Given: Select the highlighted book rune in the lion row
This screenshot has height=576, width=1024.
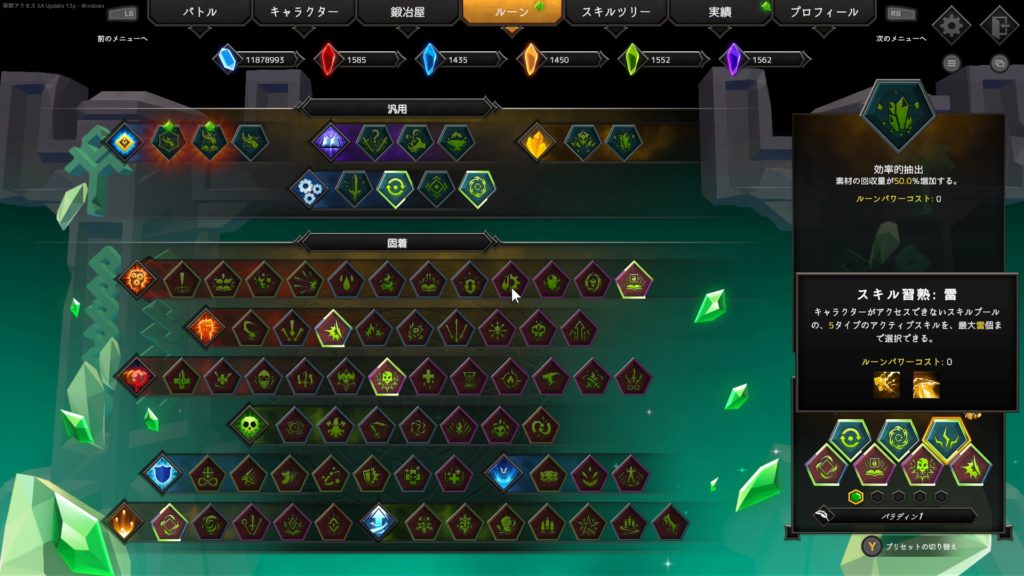Looking at the screenshot, I should [633, 280].
